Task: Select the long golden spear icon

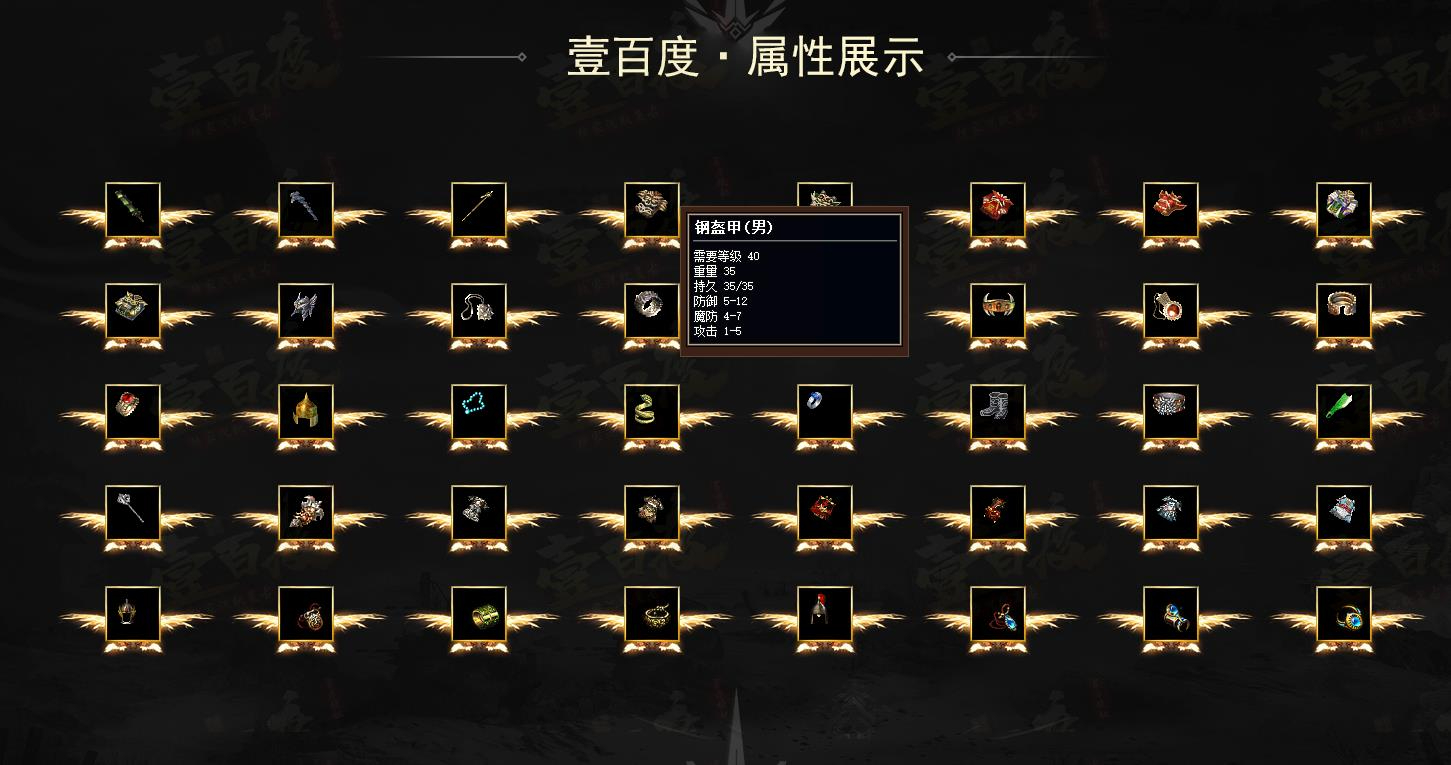Action: pos(478,210)
